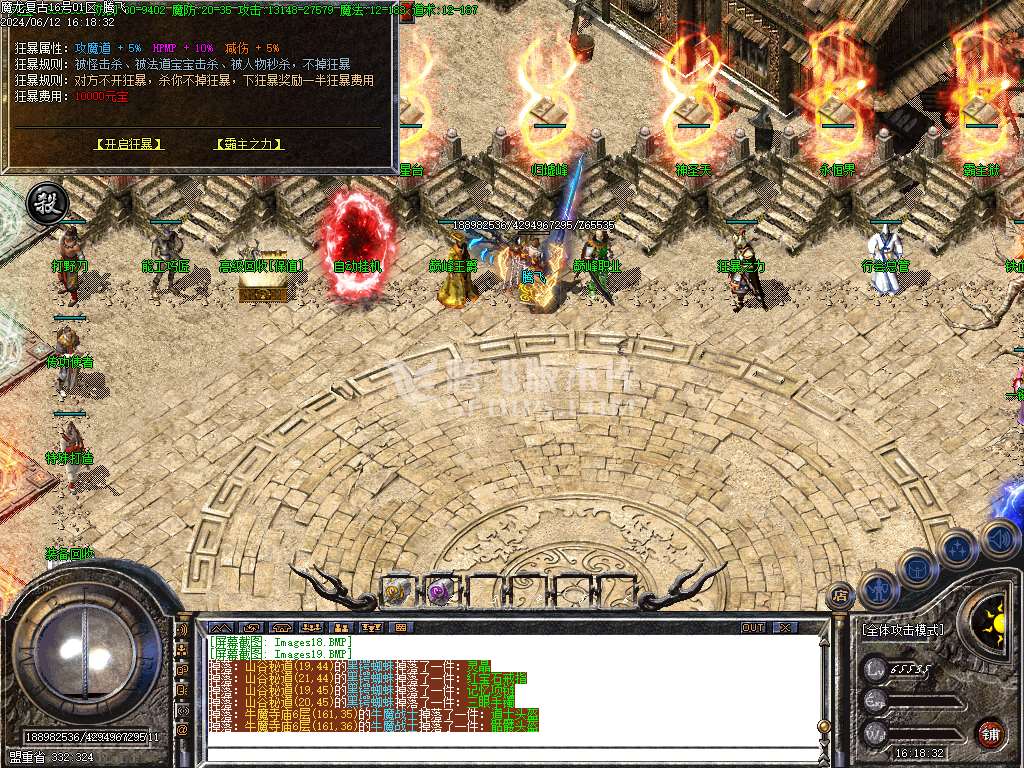
Task: Close the chat panel with X
Action: pos(786,627)
